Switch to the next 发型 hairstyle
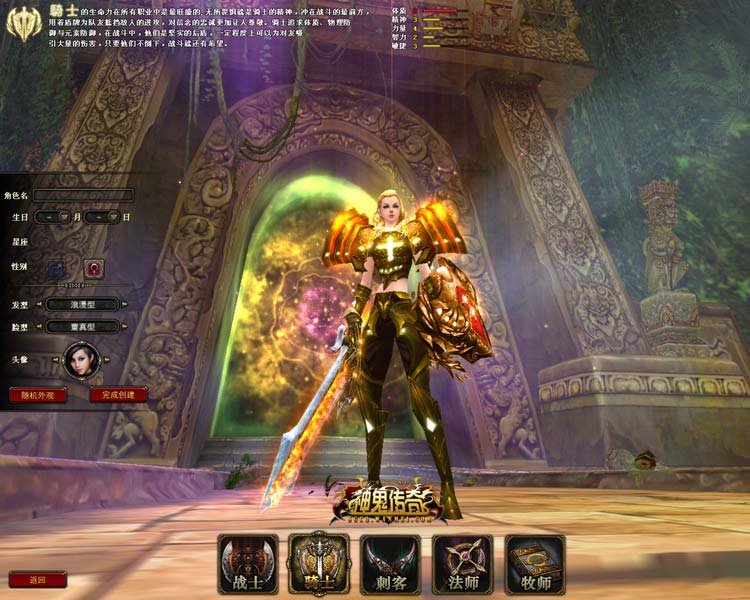Viewport: 750px width, 600px height. coord(124,303)
